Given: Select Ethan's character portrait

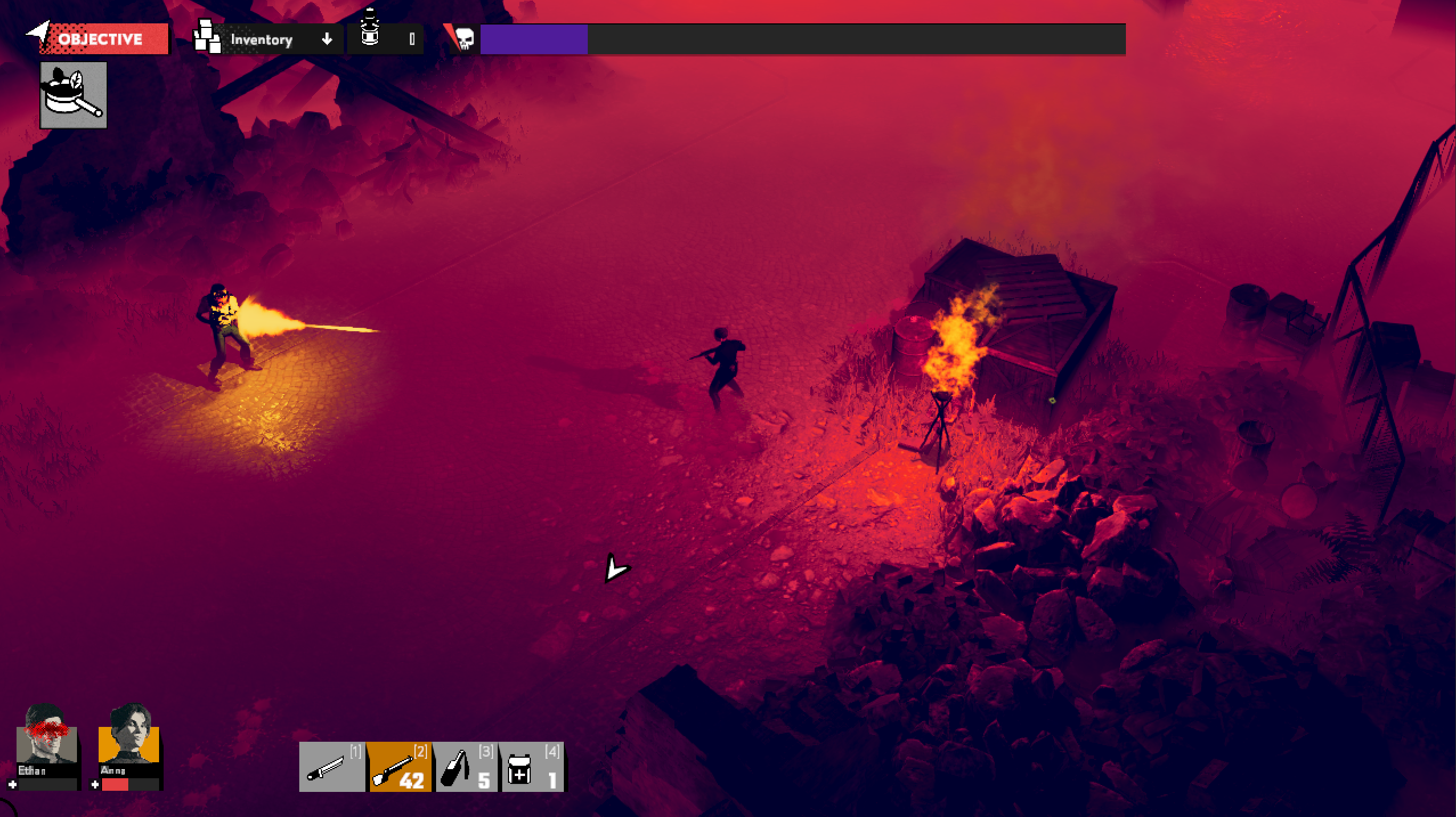Looking at the screenshot, I should tap(47, 735).
